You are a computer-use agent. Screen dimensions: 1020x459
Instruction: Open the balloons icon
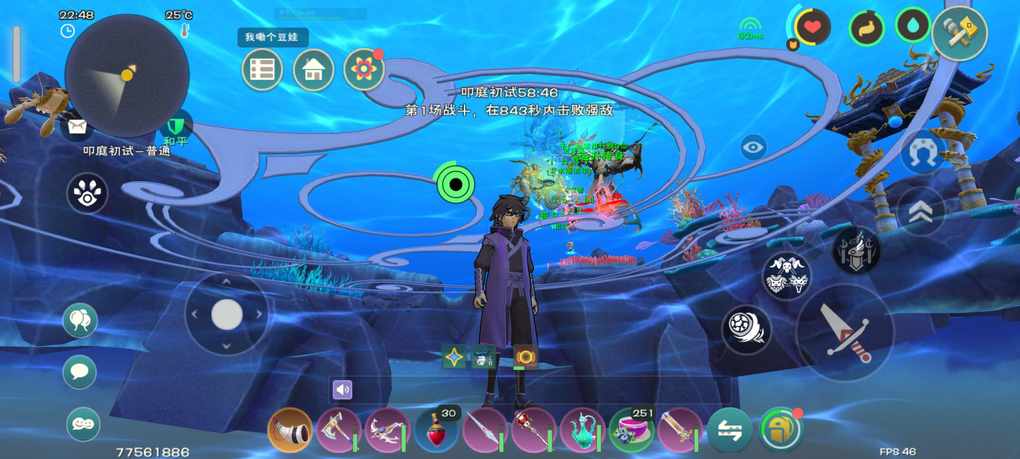click(x=80, y=320)
